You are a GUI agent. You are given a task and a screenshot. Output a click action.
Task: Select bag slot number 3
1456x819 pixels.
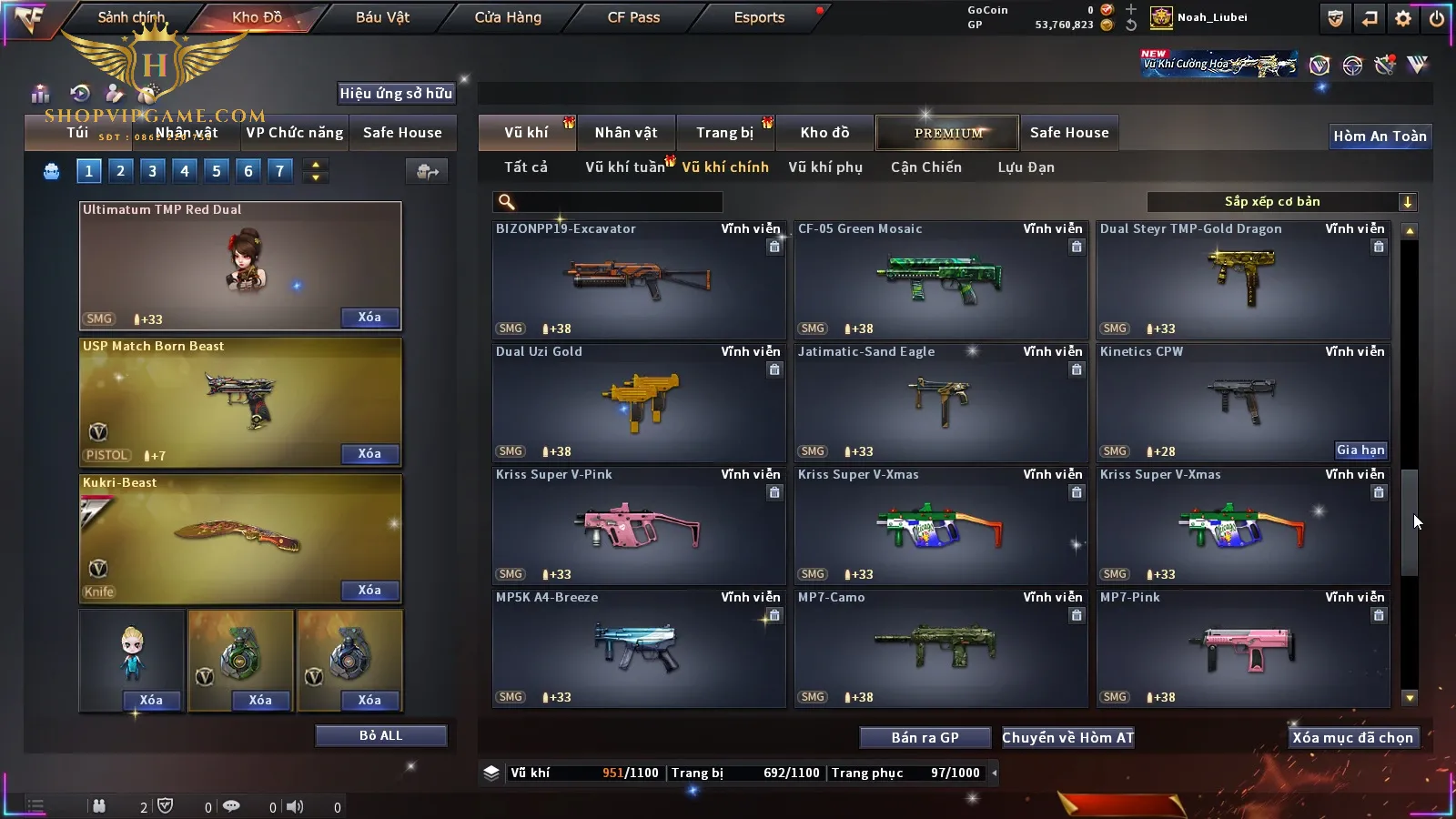152,170
